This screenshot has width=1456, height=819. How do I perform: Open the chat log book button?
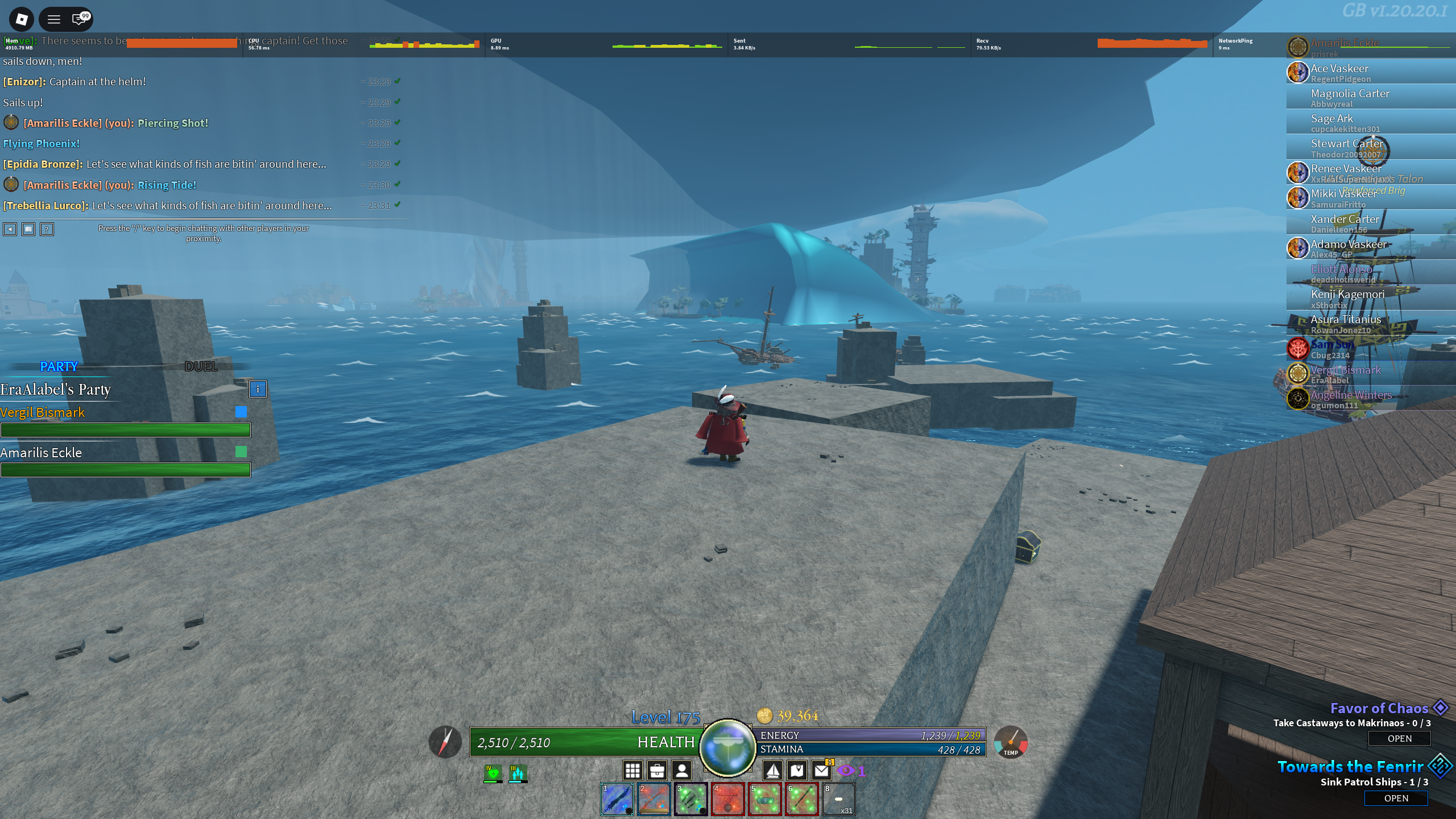click(x=28, y=229)
